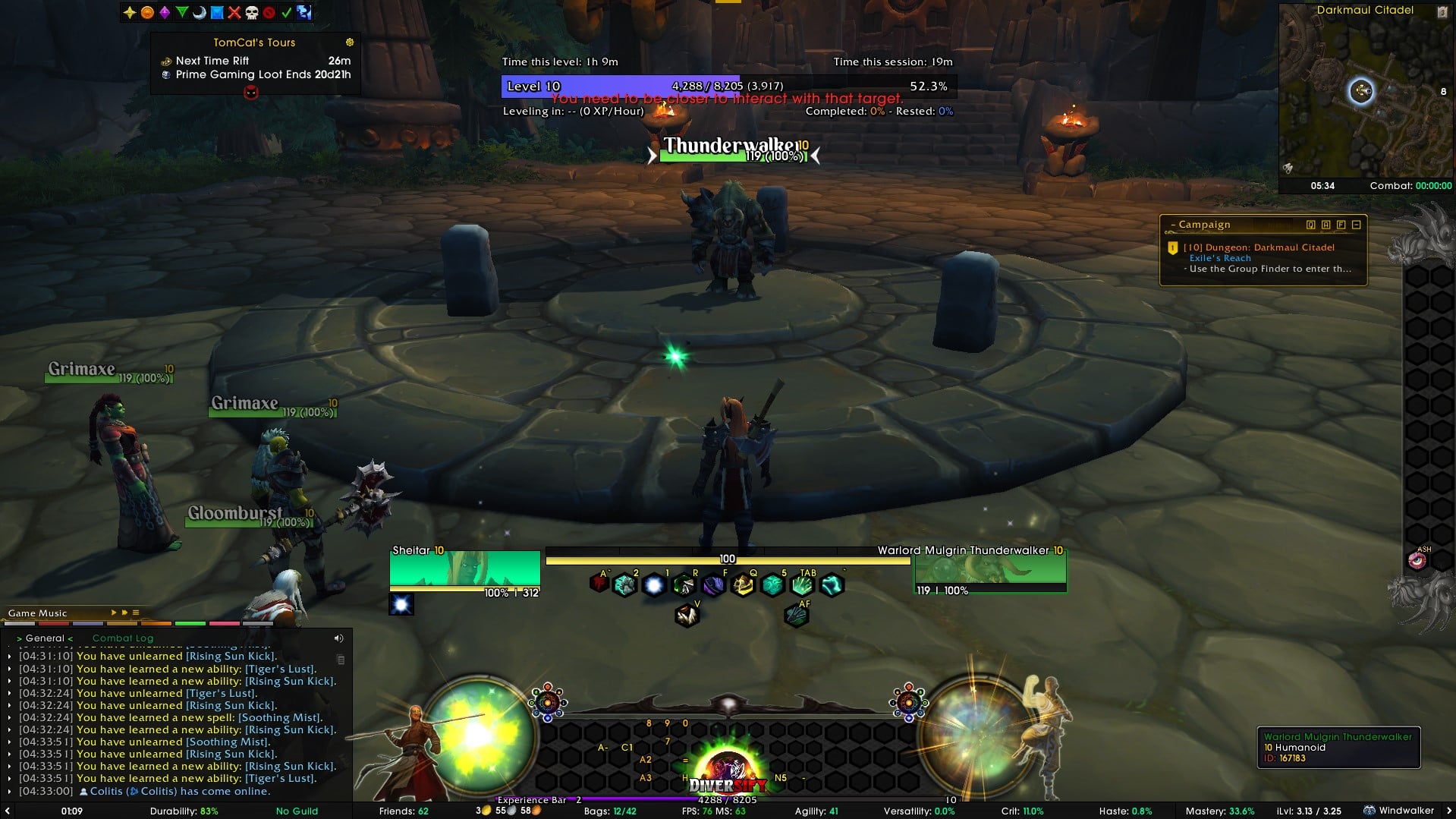Apply the yellow star raid marker
1456x819 pixels.
click(130, 12)
